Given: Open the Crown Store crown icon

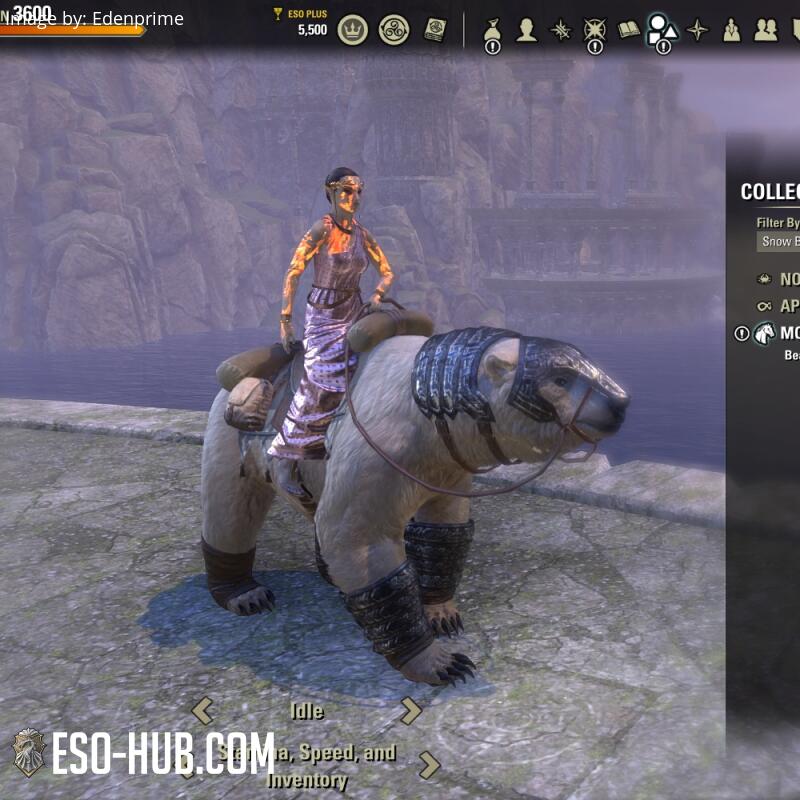Looking at the screenshot, I should [352, 30].
